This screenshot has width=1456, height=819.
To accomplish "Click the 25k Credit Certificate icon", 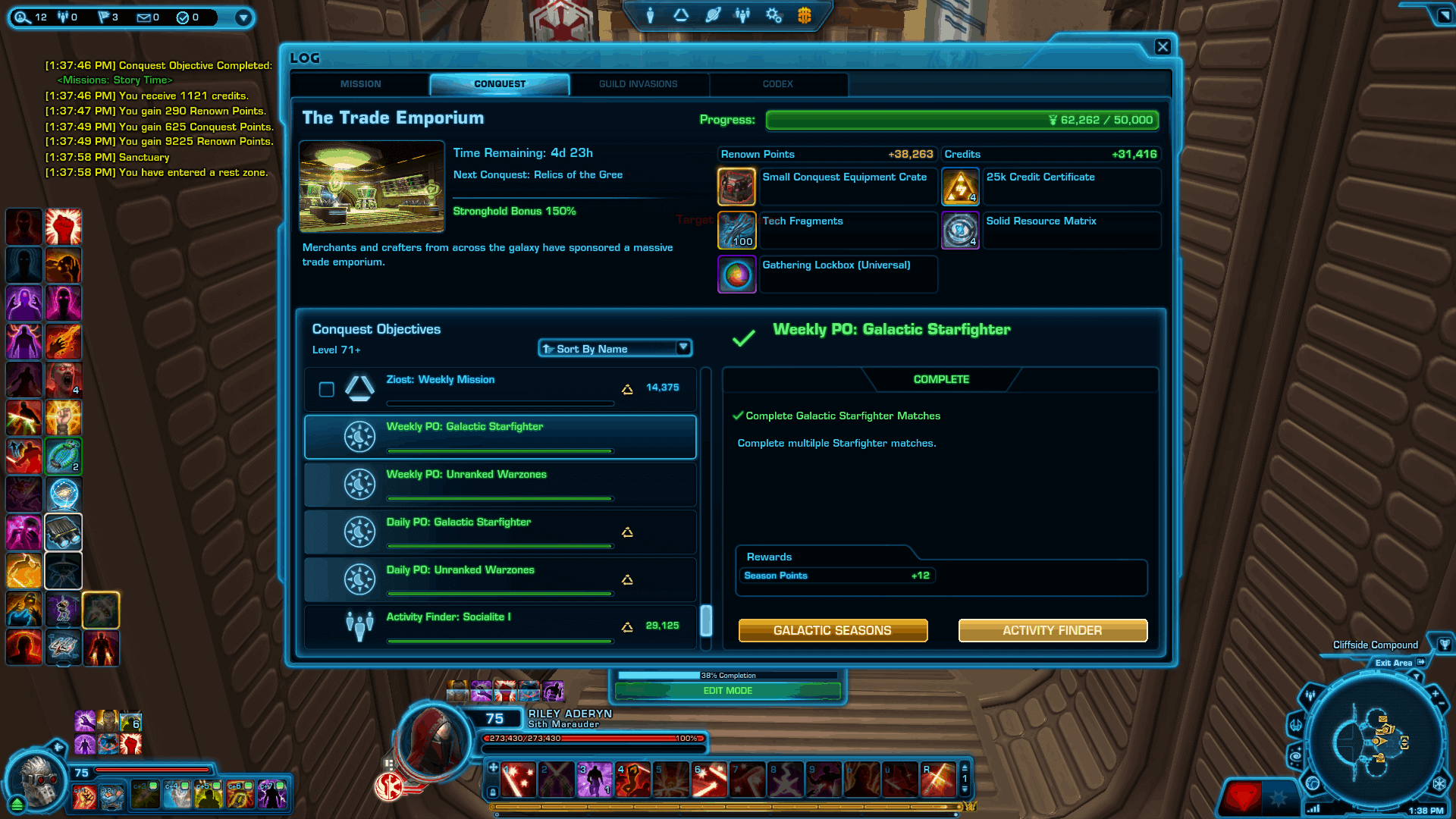I will 960,187.
